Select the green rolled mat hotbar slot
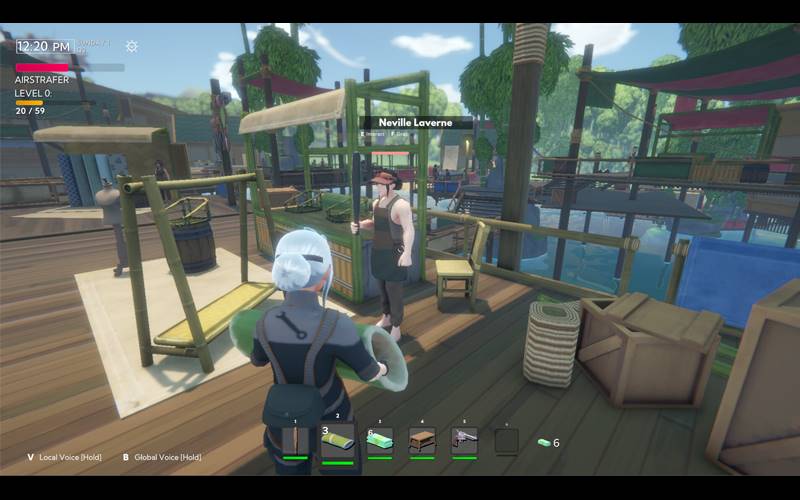800x500 pixels. coord(338,440)
